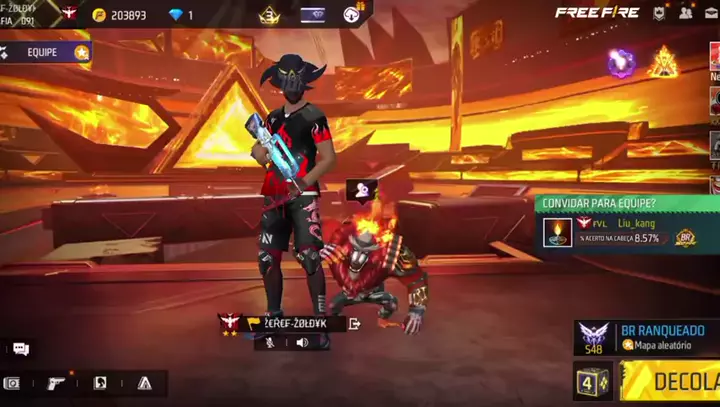
Task: Open the purple orb event icon
Action: [622, 63]
